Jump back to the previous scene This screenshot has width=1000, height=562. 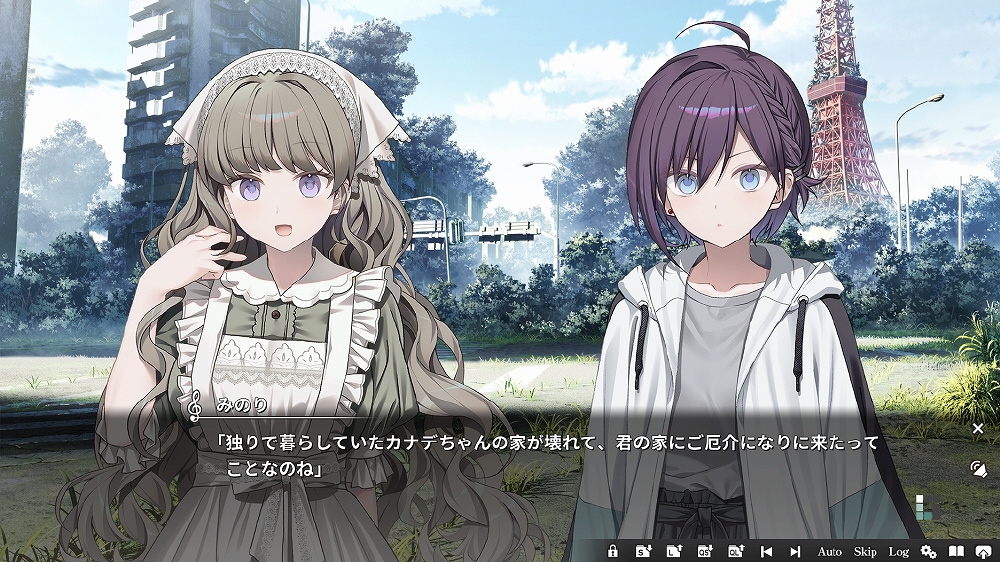click(766, 551)
